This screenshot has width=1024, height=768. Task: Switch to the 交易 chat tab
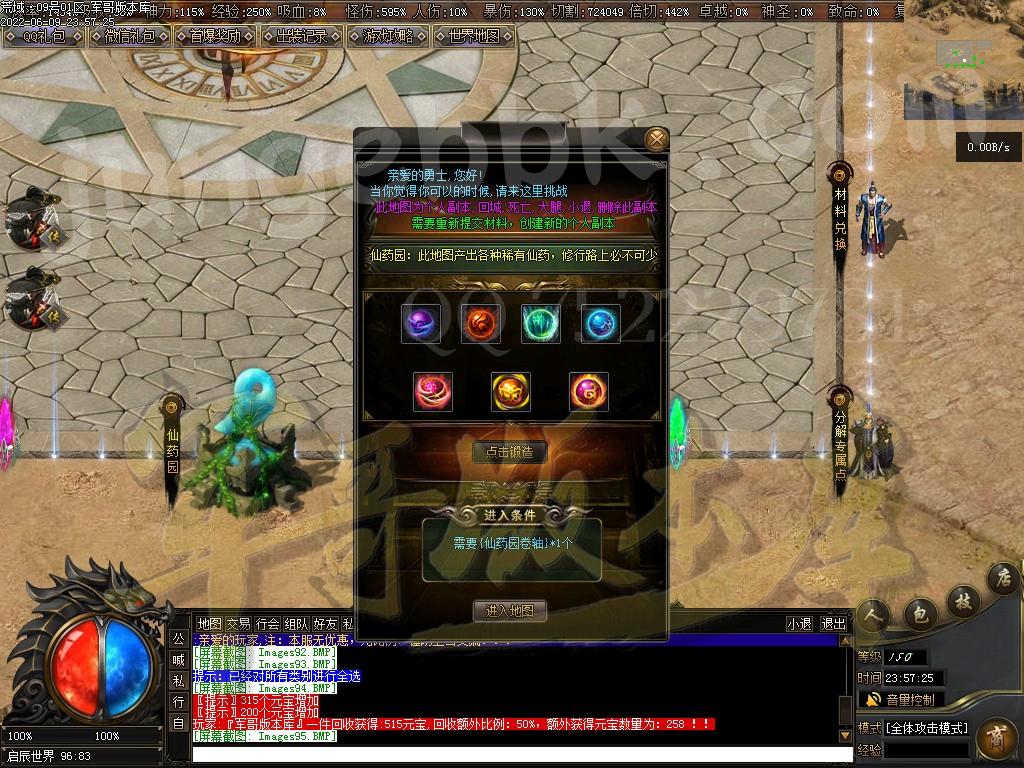pos(238,623)
